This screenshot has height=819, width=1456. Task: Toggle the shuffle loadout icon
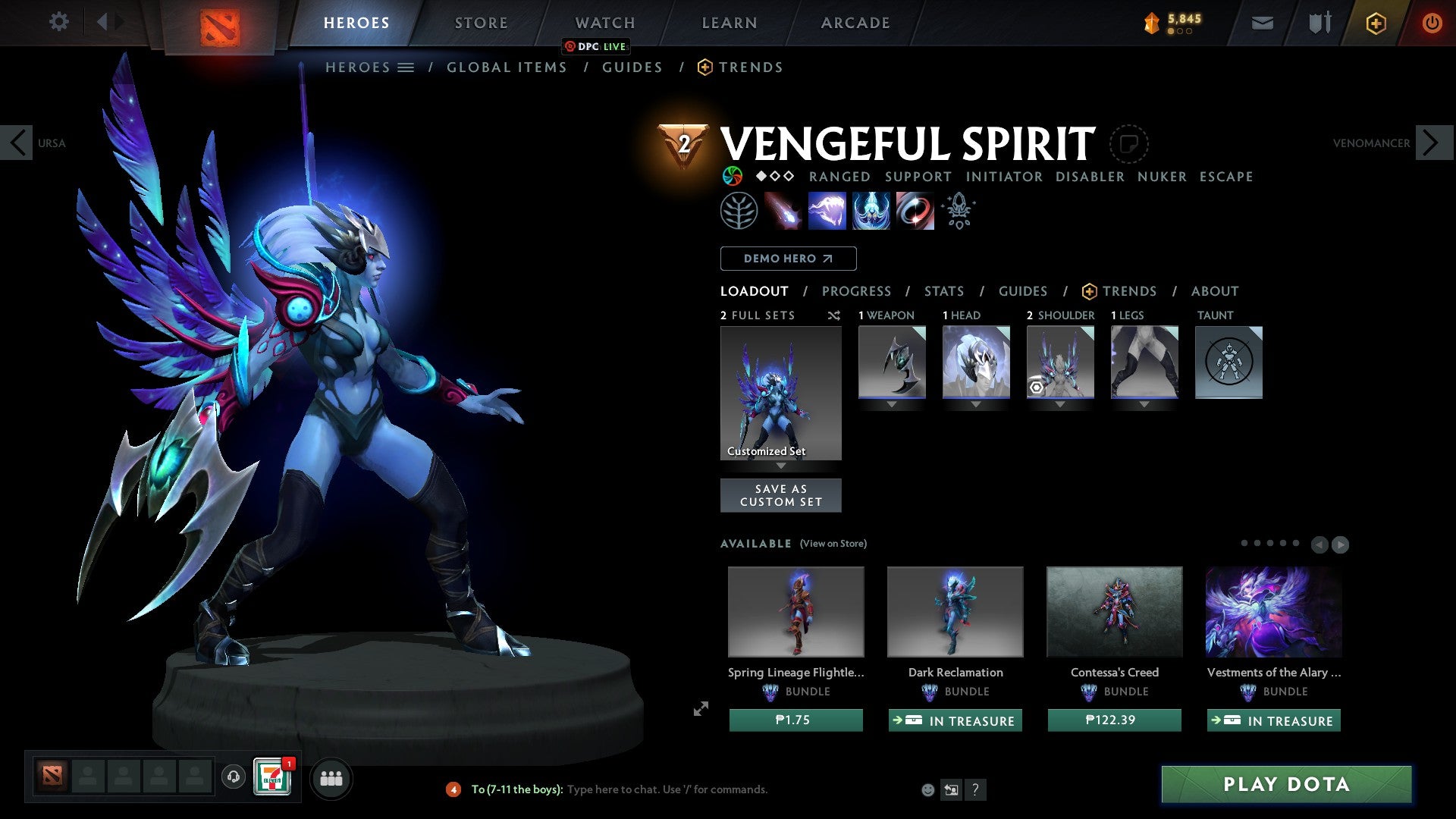pyautogui.click(x=833, y=315)
